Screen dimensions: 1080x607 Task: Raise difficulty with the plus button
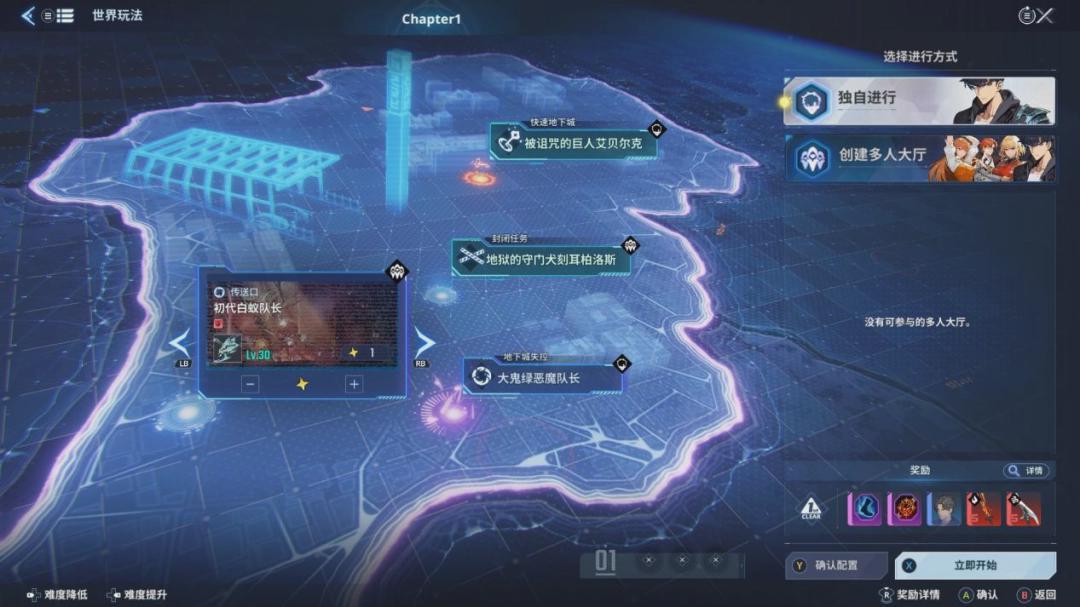pos(353,384)
